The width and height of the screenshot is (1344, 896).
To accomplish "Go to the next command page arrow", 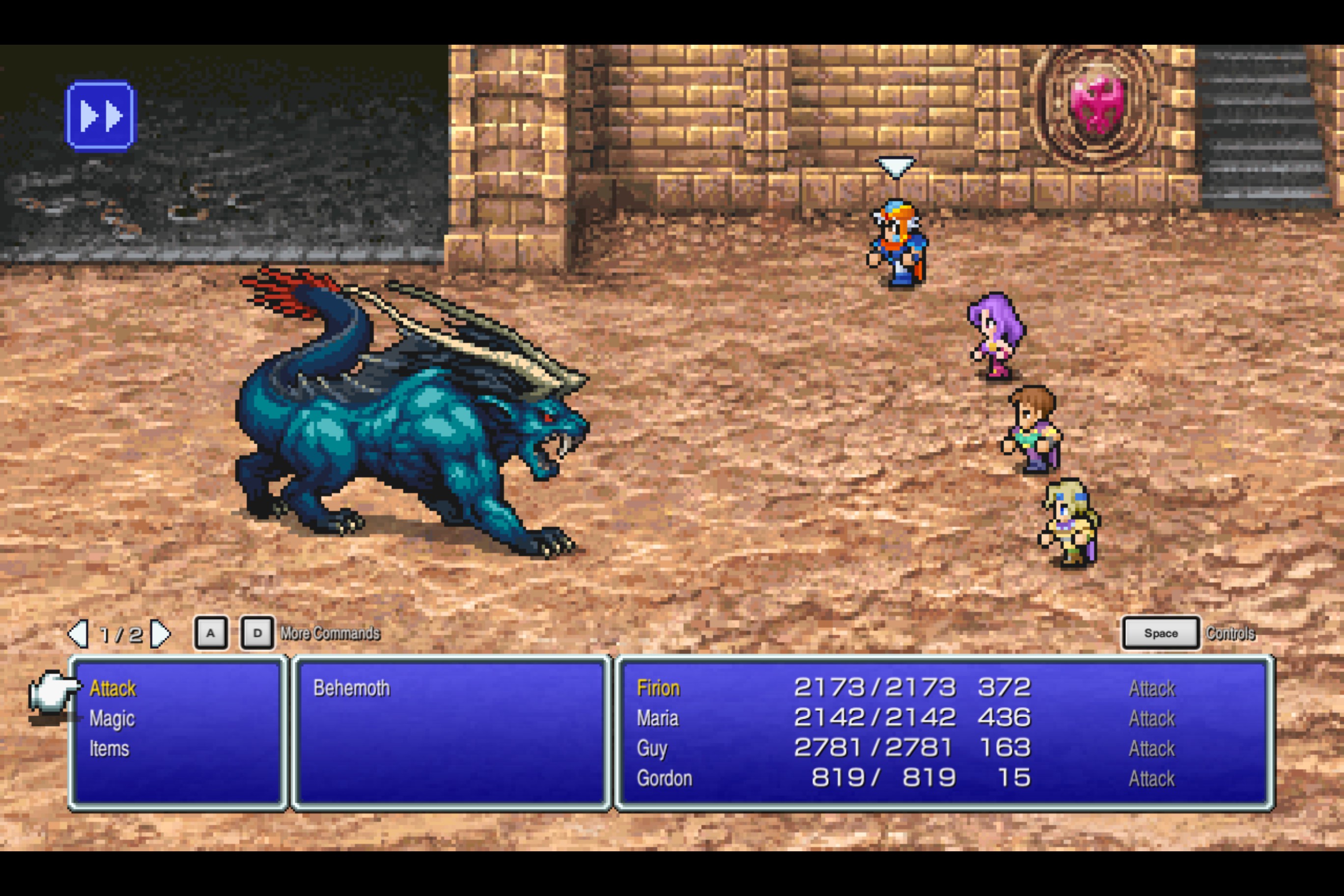I will [160, 634].
